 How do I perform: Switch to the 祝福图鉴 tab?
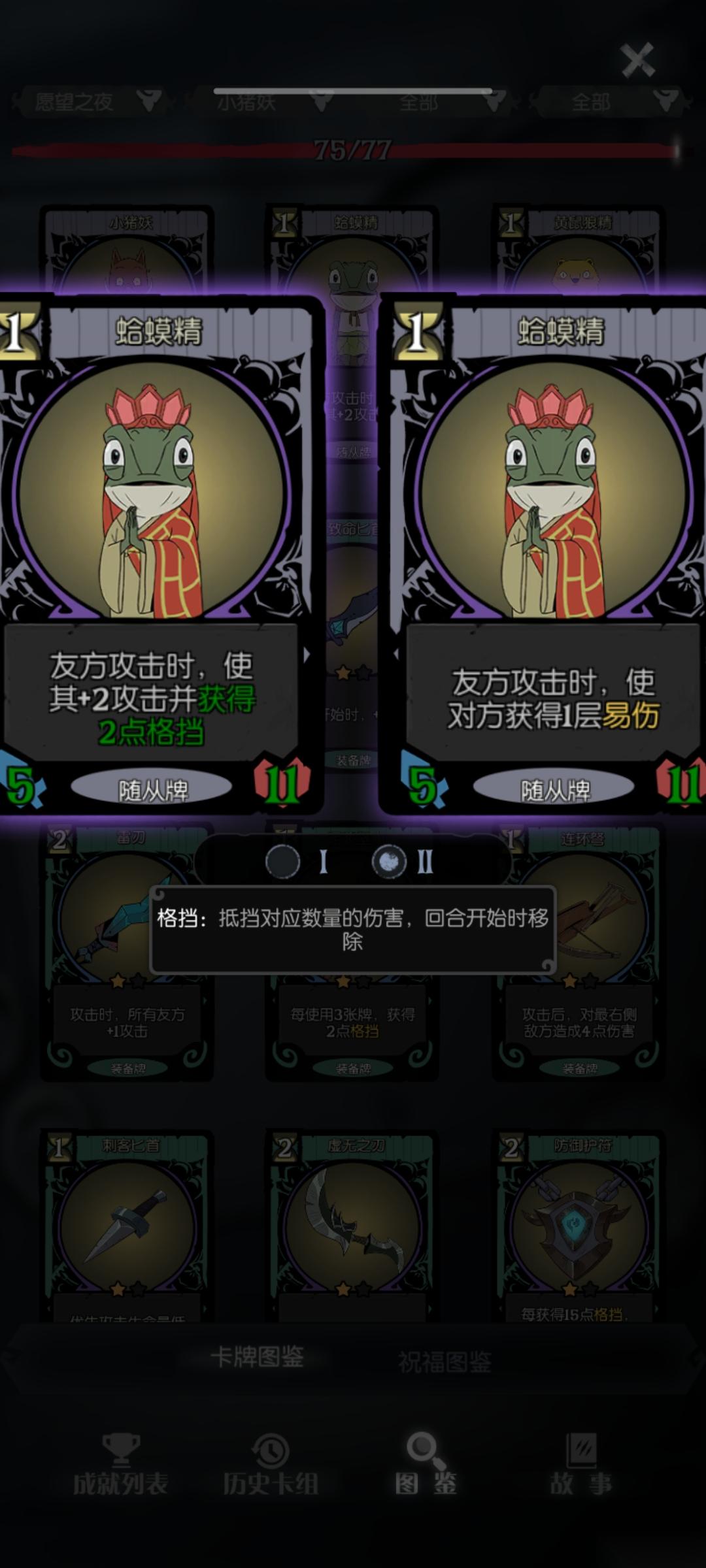pos(445,1361)
